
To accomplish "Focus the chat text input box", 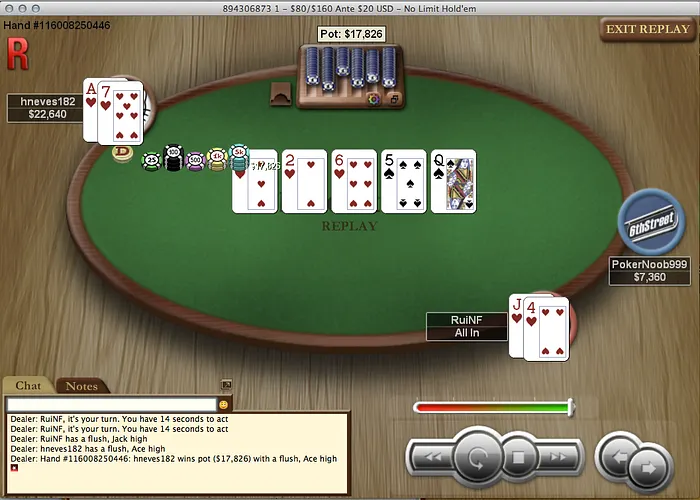I will click(x=110, y=404).
